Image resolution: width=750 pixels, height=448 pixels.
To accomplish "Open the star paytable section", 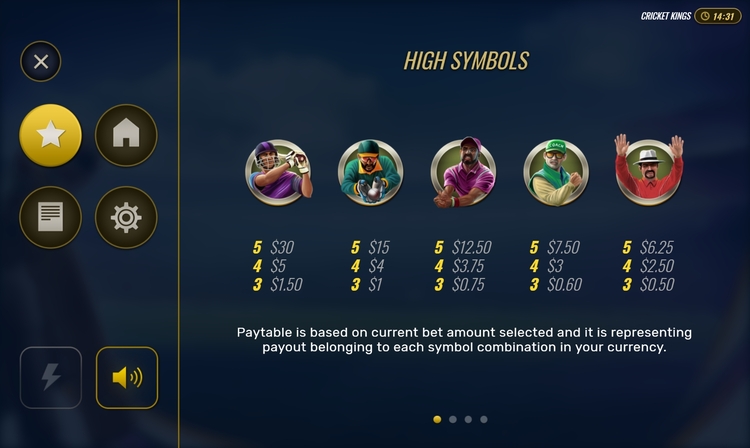I will tap(51, 135).
